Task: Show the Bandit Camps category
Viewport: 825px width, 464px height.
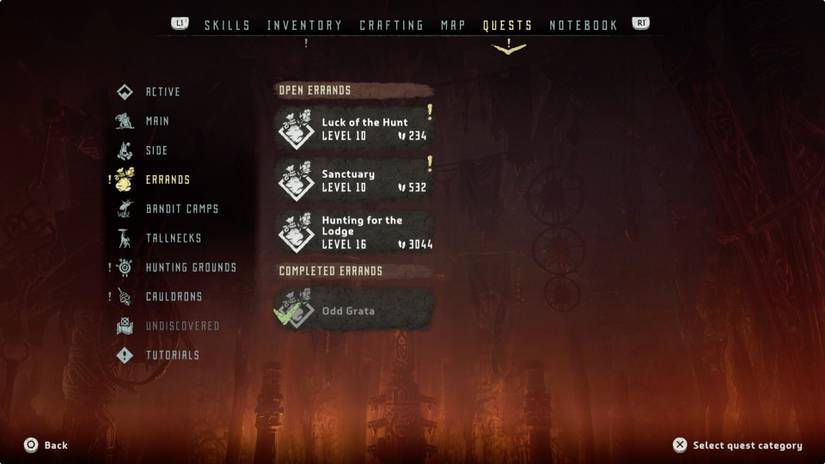Action: point(181,209)
